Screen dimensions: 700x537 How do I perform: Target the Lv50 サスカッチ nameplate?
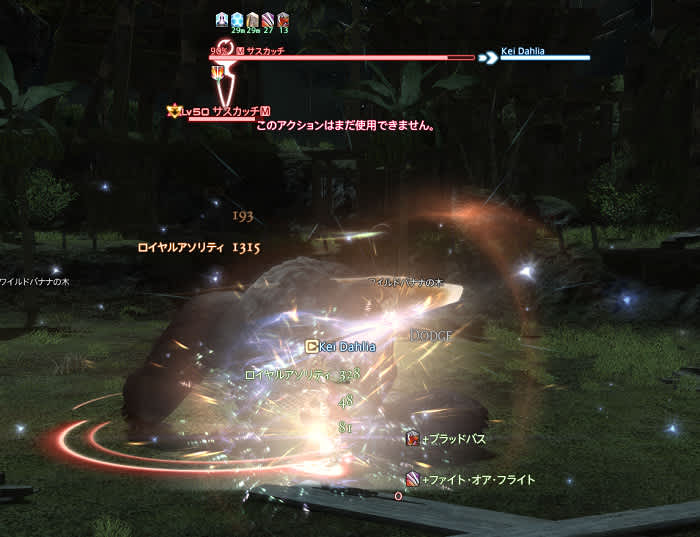(x=219, y=111)
